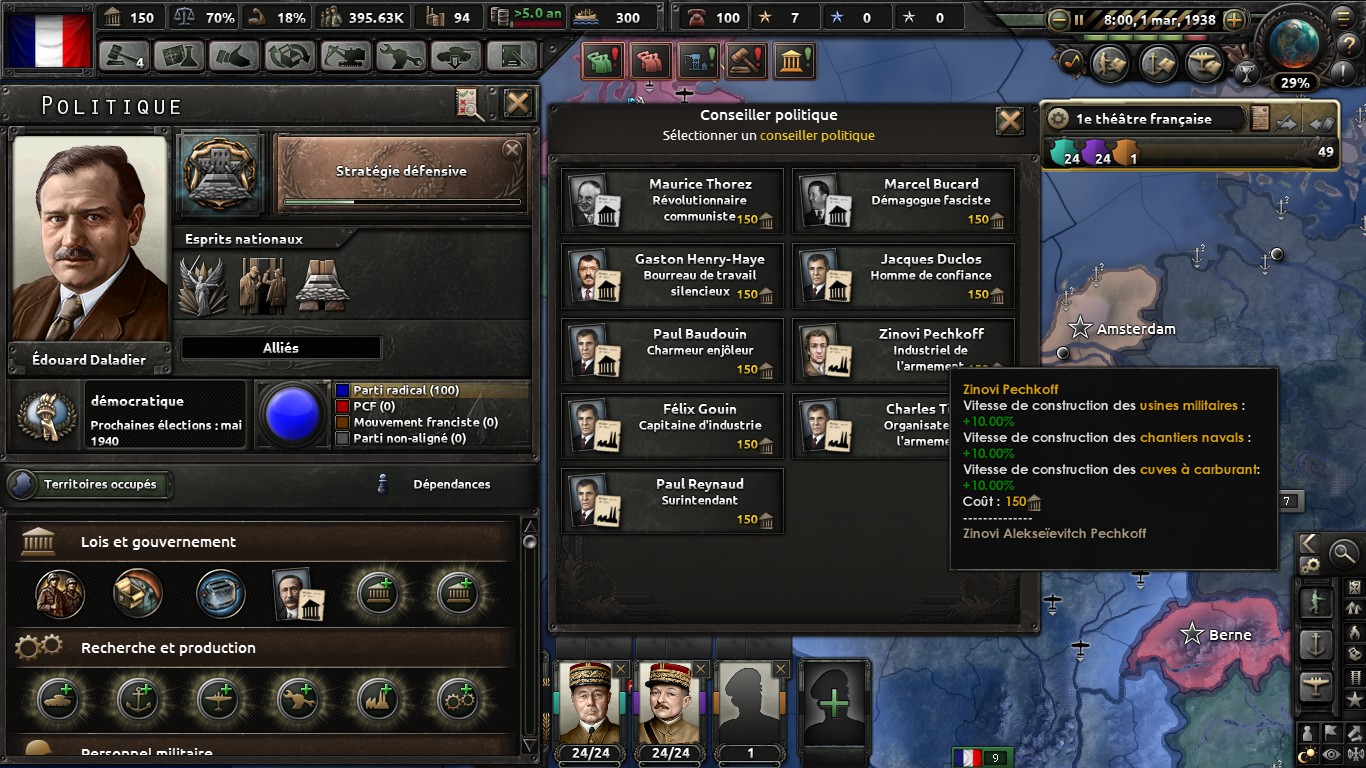Select the 1e théâtre française header
1366x768 pixels.
[1144, 119]
